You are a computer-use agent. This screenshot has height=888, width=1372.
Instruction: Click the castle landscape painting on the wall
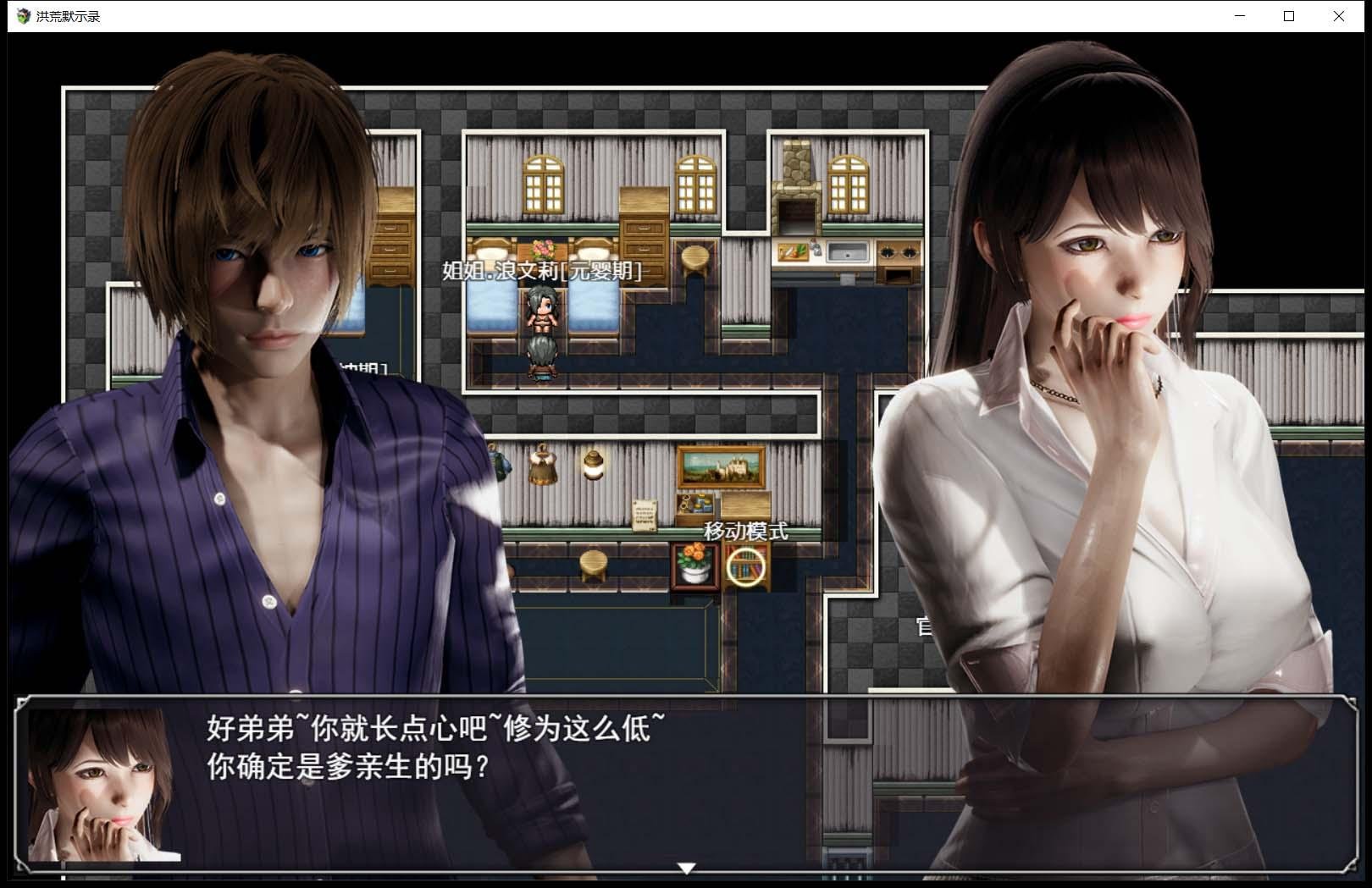[x=718, y=466]
